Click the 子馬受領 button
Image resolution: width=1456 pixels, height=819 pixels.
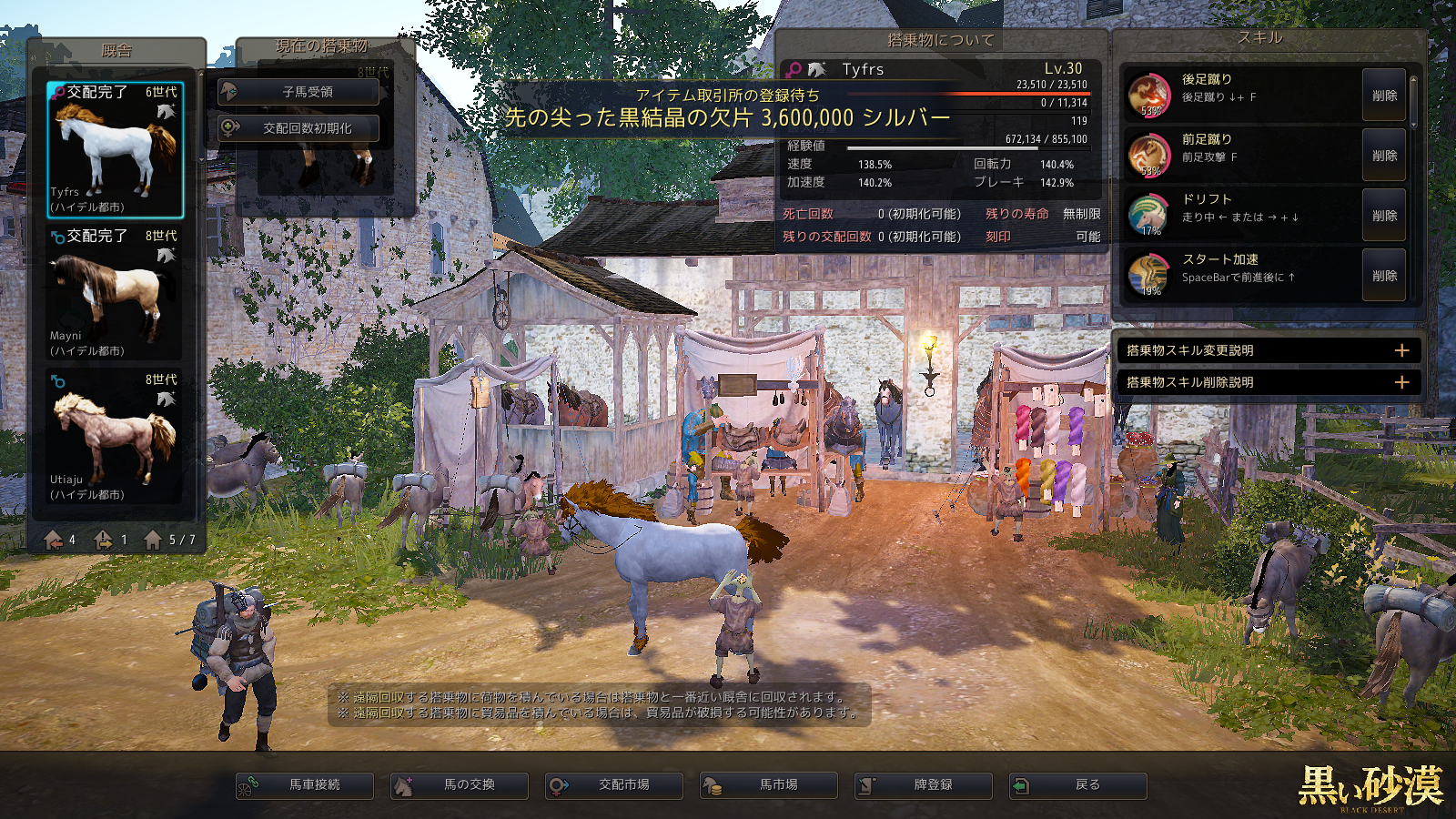298,92
